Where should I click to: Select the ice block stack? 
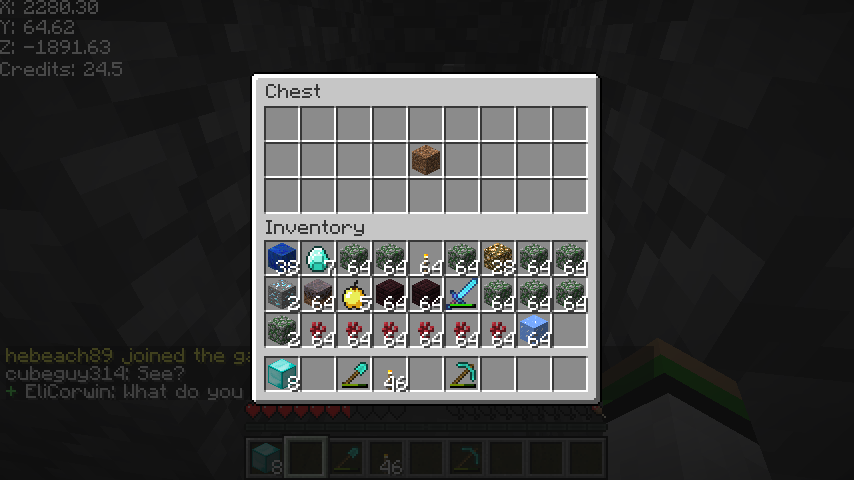coord(534,331)
